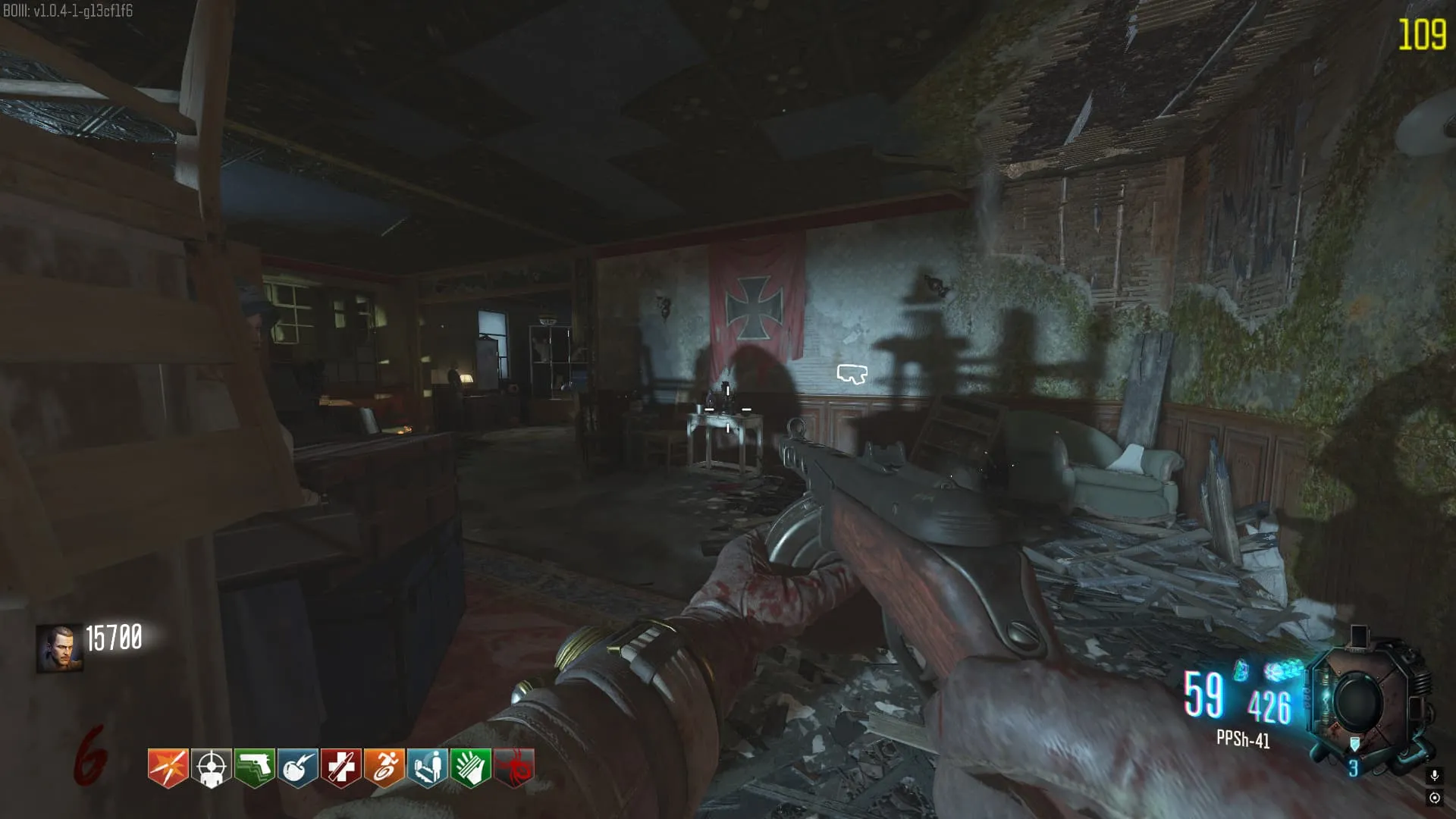The height and width of the screenshot is (819, 1456).
Task: Click the Juggernog red cross perk
Action: pyautogui.click(x=340, y=767)
